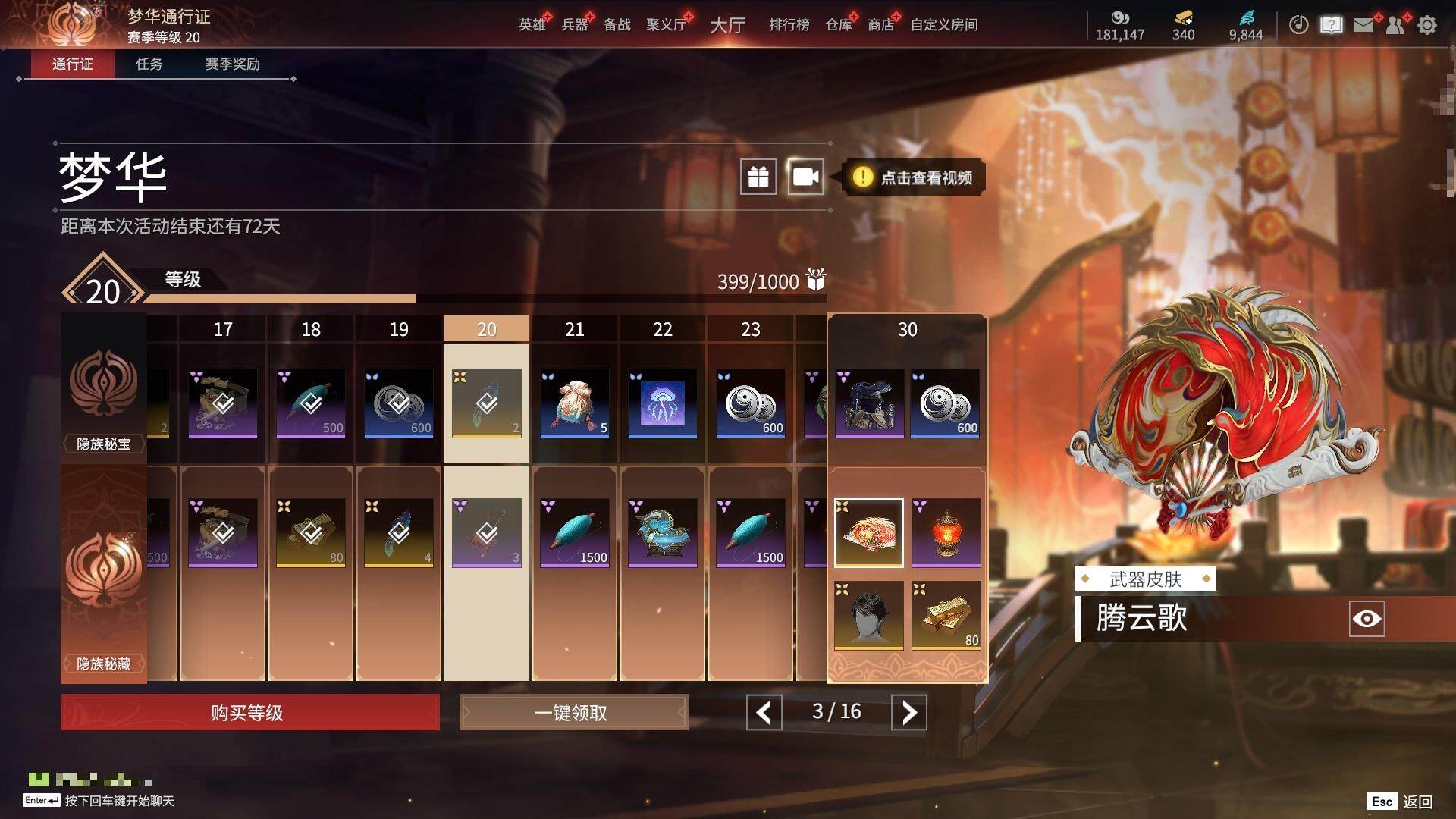Screen dimensions: 1456x819
Task: Go to the 商店 shop
Action: click(x=880, y=25)
